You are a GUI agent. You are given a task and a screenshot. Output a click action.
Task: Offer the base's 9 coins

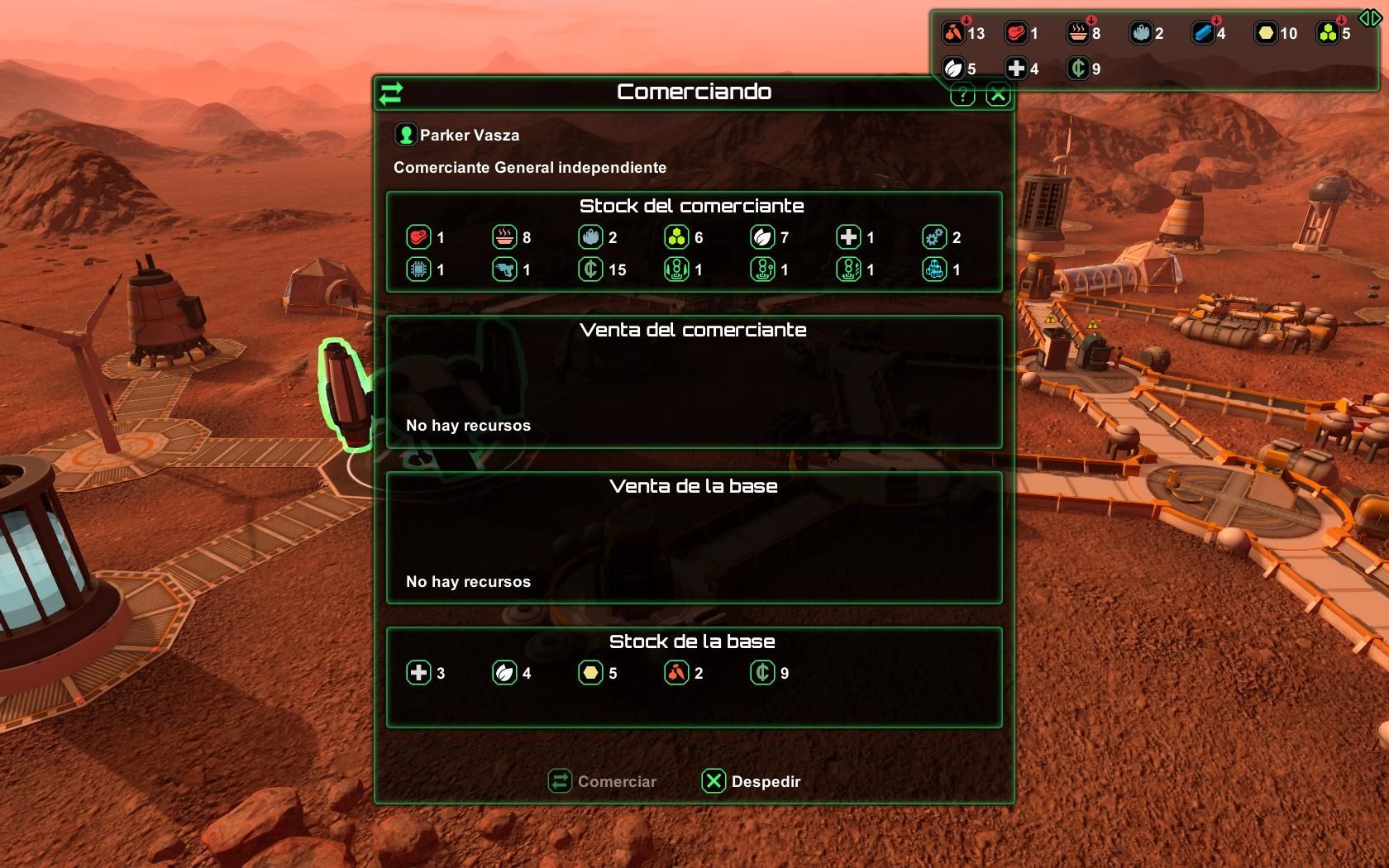click(763, 673)
